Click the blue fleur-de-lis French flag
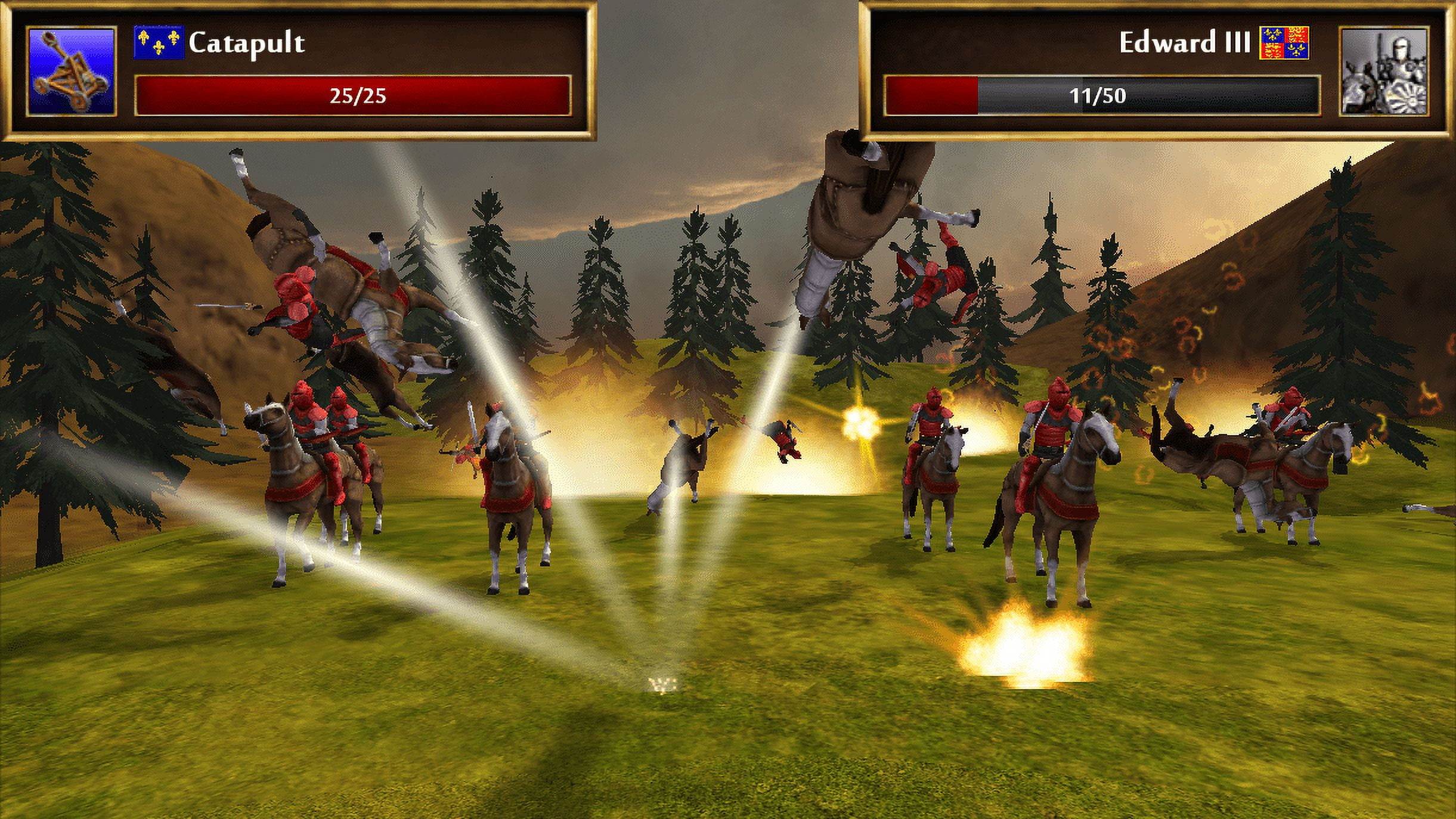The image size is (1456, 819). point(158,42)
